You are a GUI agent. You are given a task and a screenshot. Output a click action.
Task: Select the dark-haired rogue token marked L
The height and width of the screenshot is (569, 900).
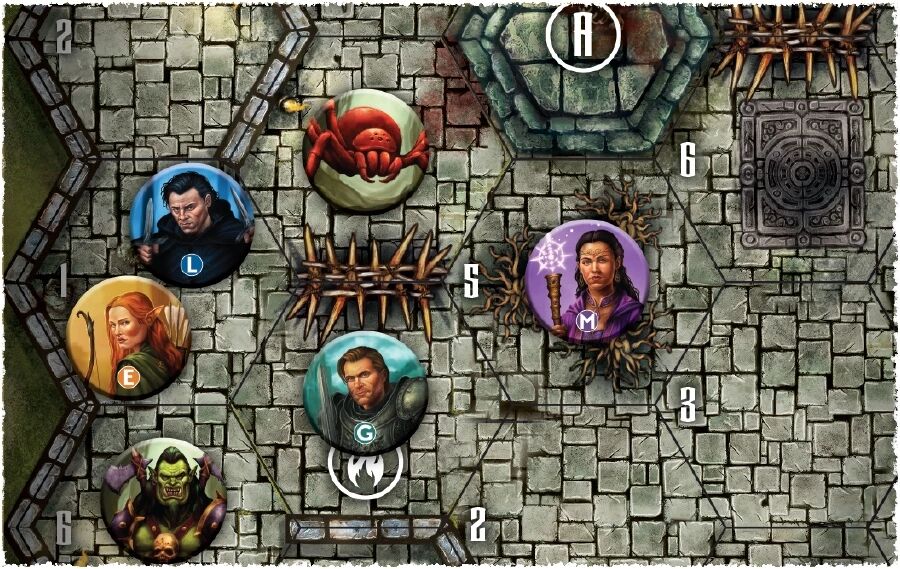point(194,225)
